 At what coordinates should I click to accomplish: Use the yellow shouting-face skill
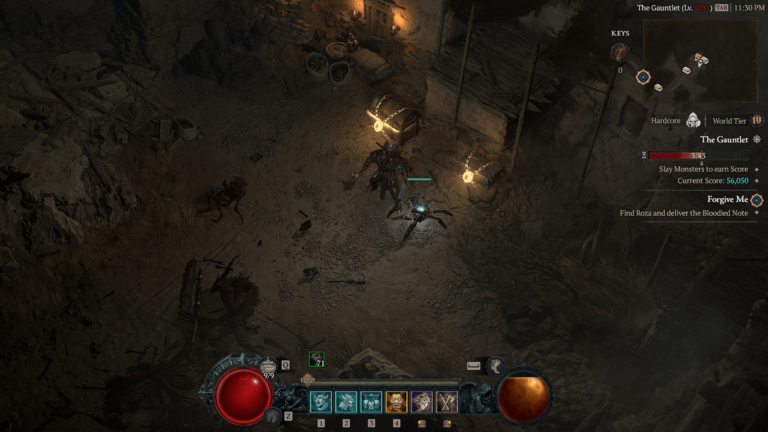click(396, 402)
